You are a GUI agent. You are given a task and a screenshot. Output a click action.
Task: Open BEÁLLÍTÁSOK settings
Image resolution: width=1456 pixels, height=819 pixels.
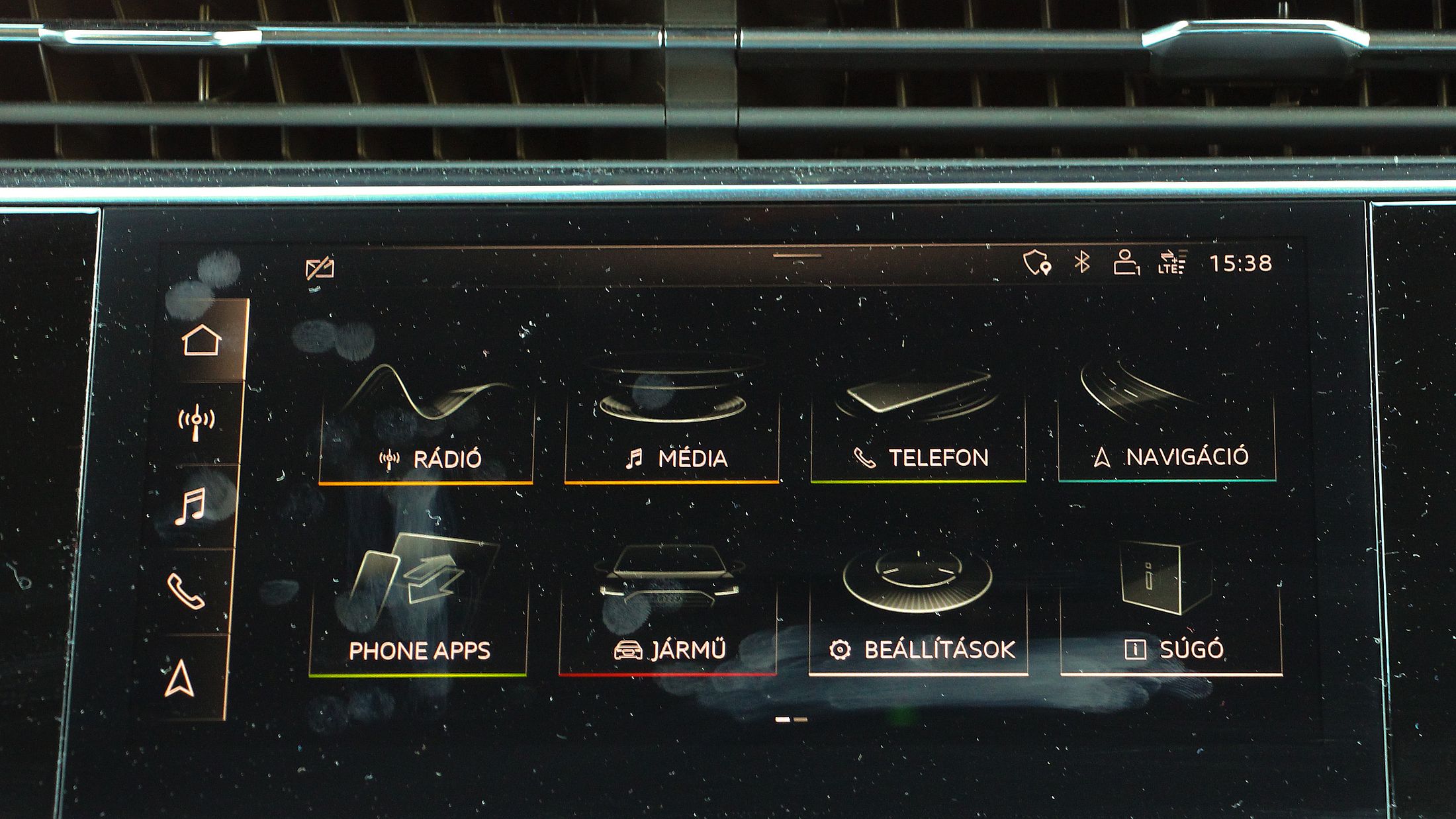point(919,612)
